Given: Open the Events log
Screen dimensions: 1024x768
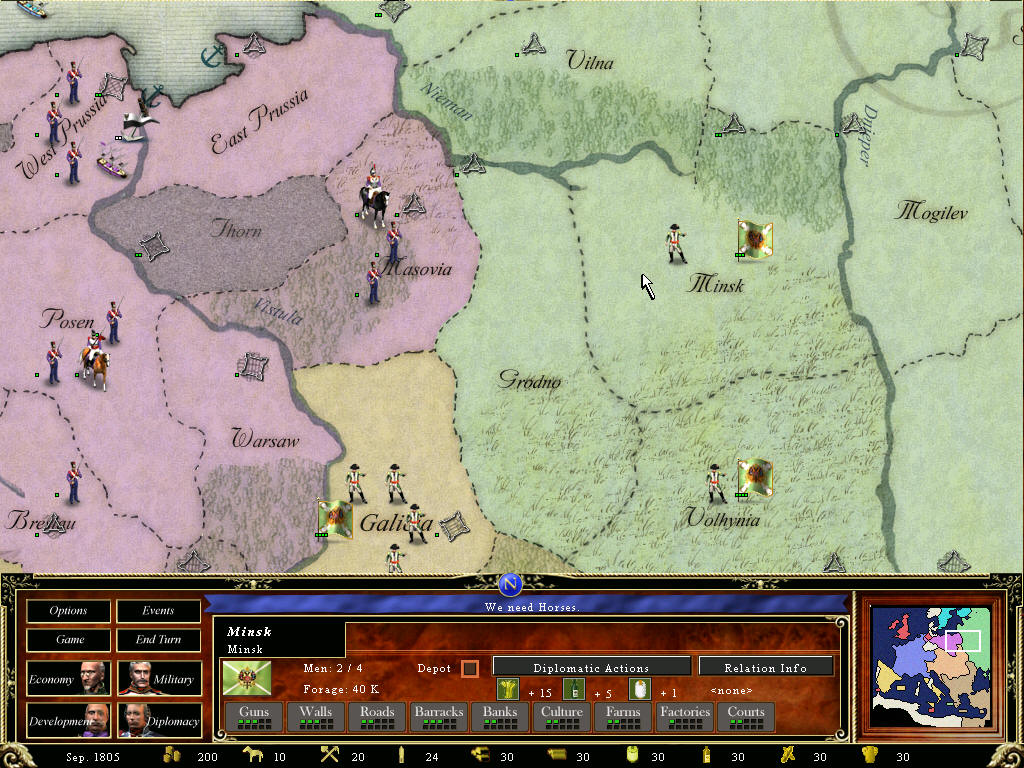Looking at the screenshot, I should (x=158, y=610).
